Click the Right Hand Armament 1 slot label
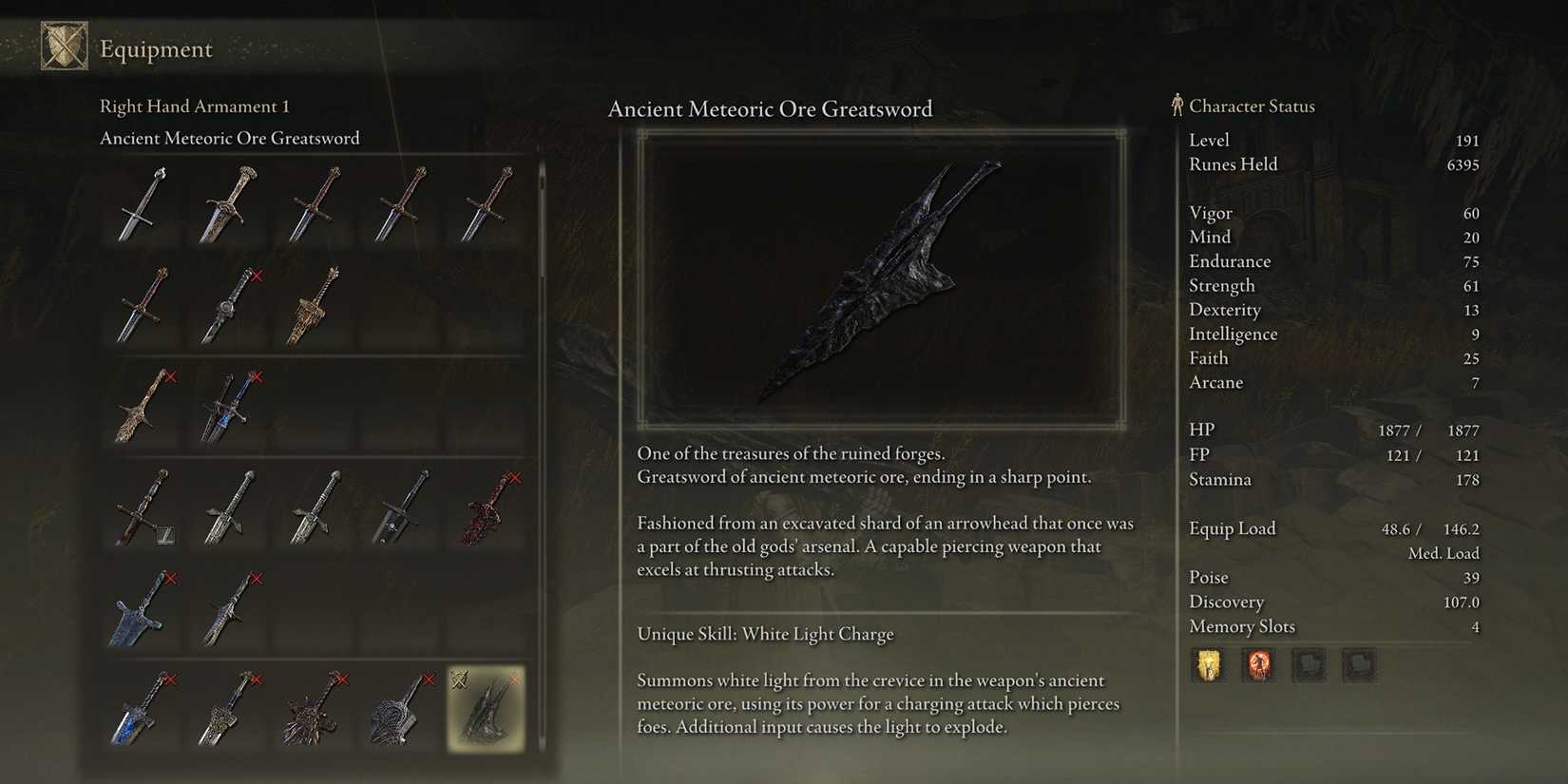 tap(194, 105)
